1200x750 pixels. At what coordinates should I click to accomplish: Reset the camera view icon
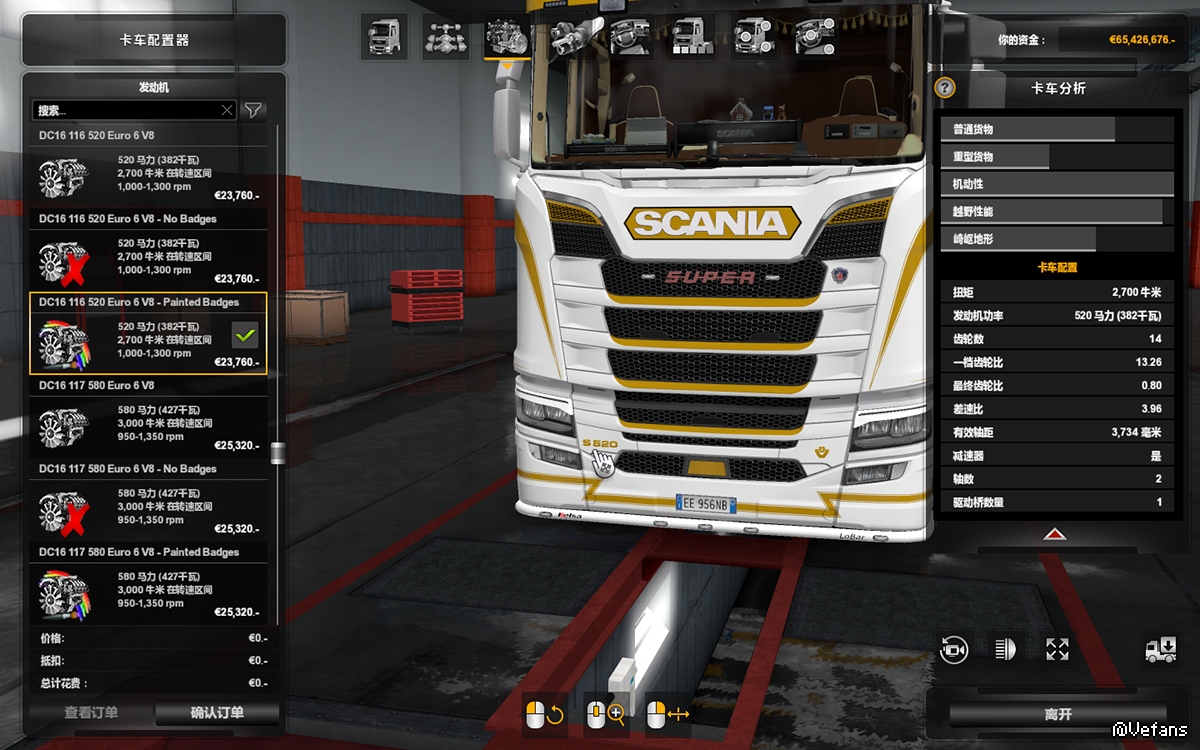[x=954, y=650]
